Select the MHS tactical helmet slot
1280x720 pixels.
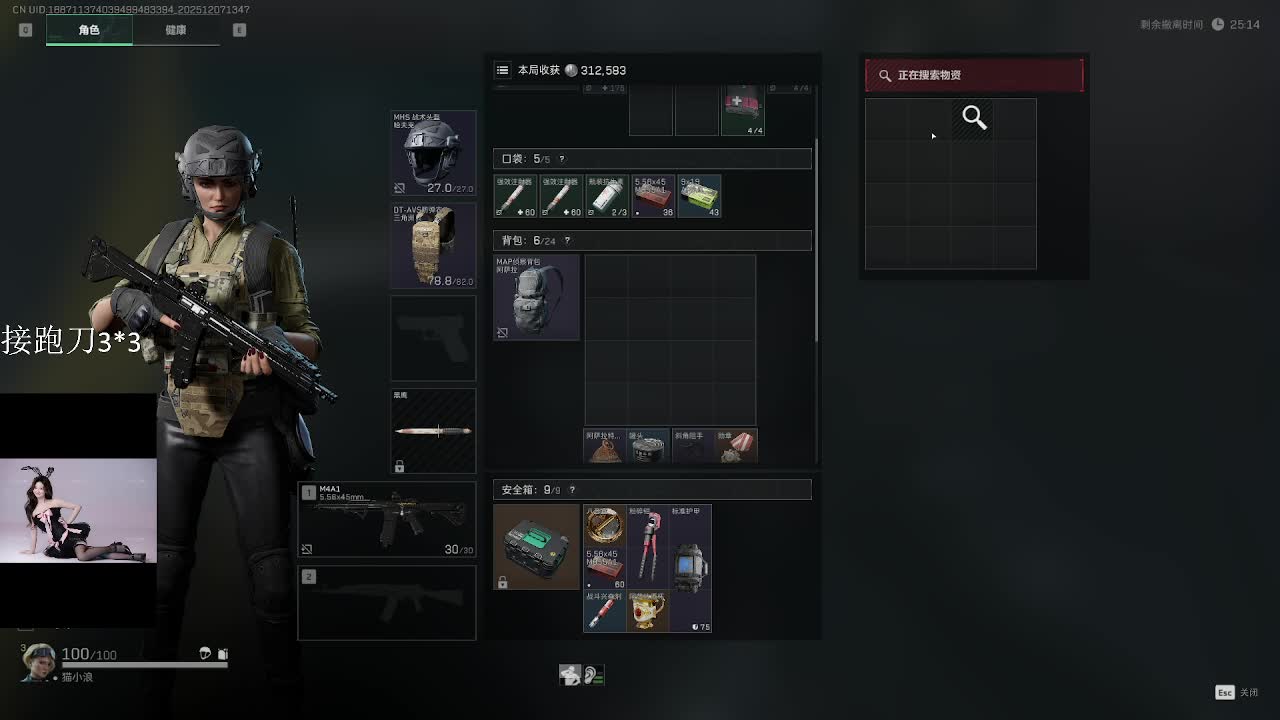coord(433,153)
